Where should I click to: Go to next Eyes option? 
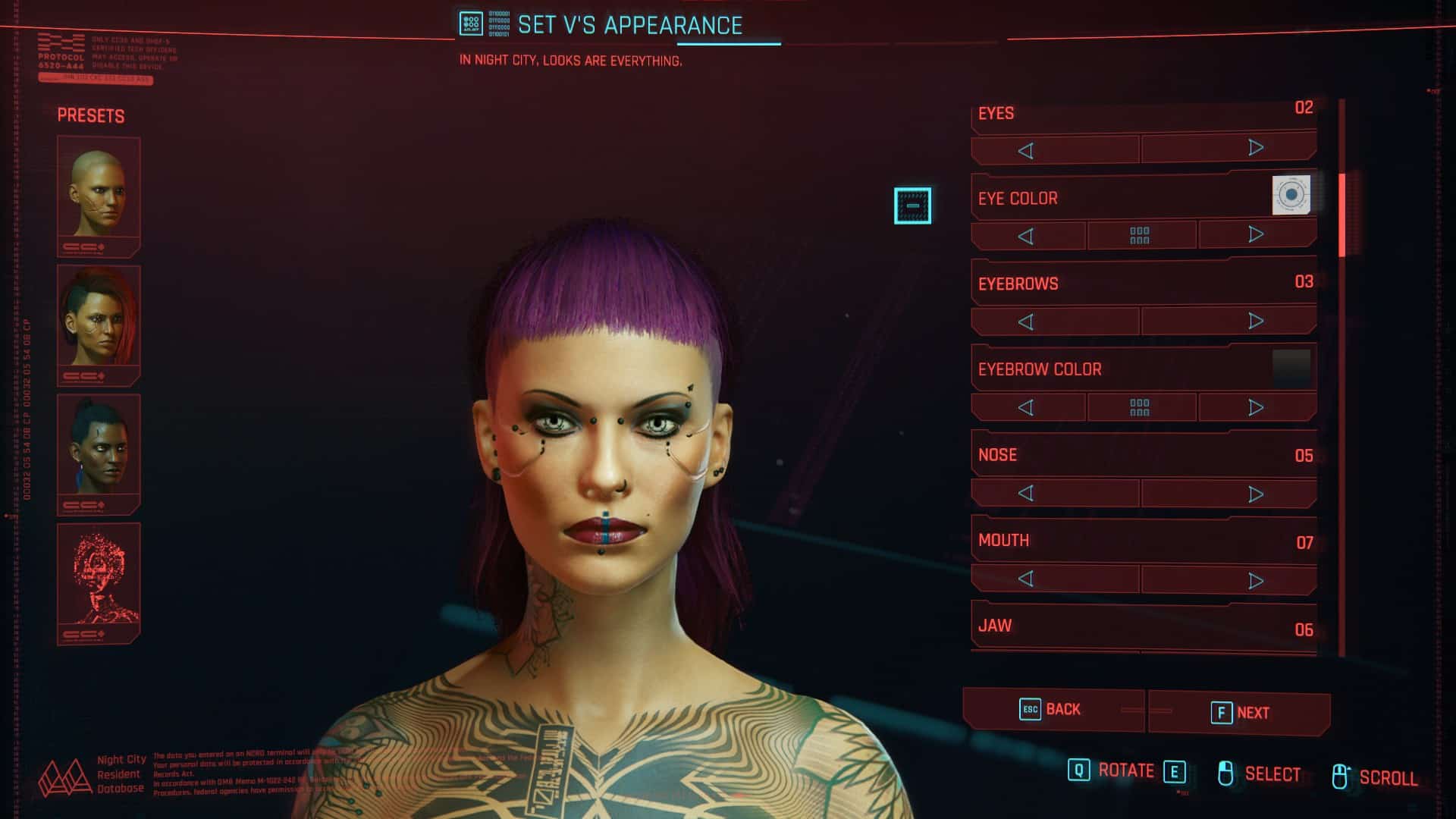click(x=1255, y=148)
